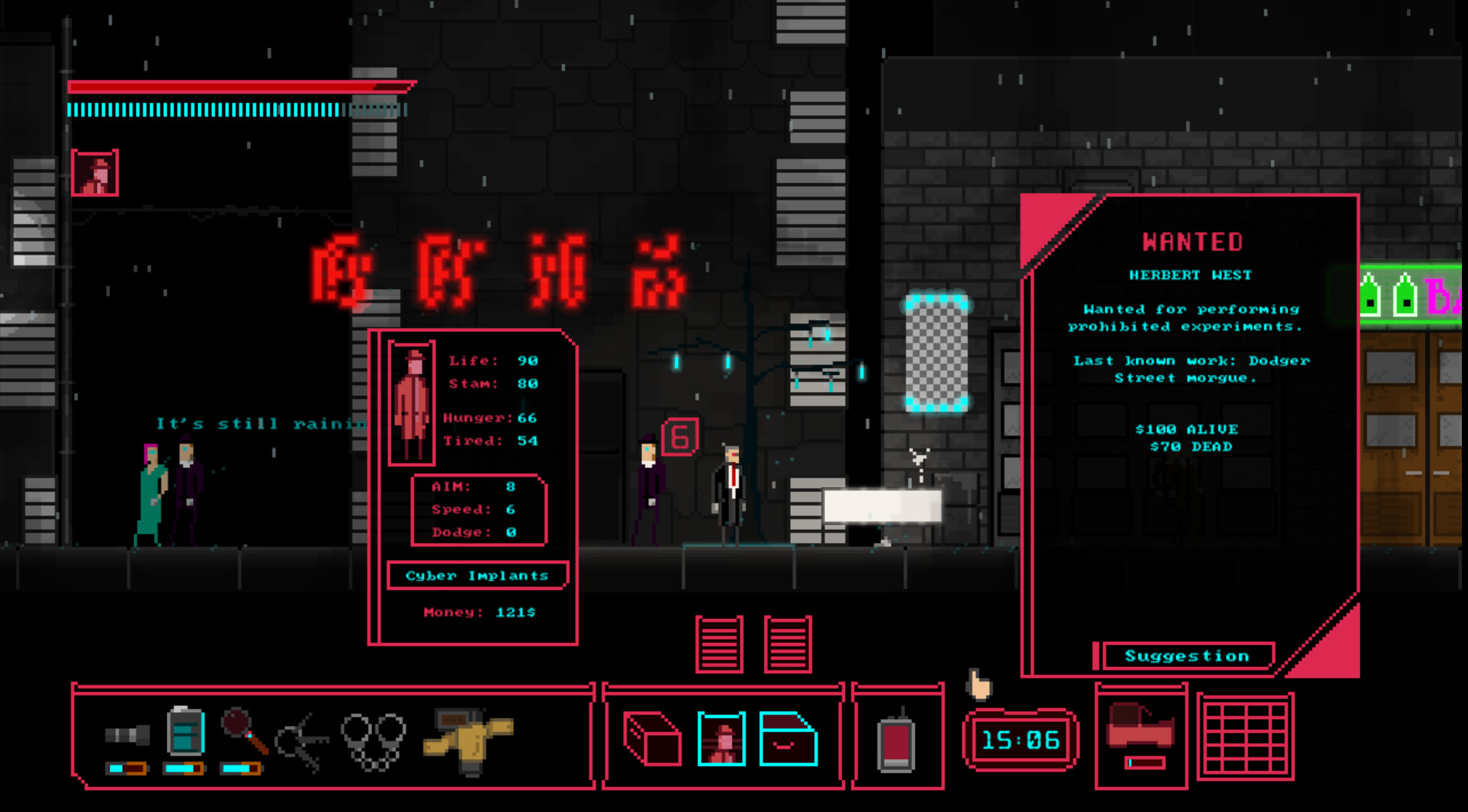Viewport: 1468px width, 812px height.
Task: Toggle the box item in the middle panel
Action: coord(653,738)
